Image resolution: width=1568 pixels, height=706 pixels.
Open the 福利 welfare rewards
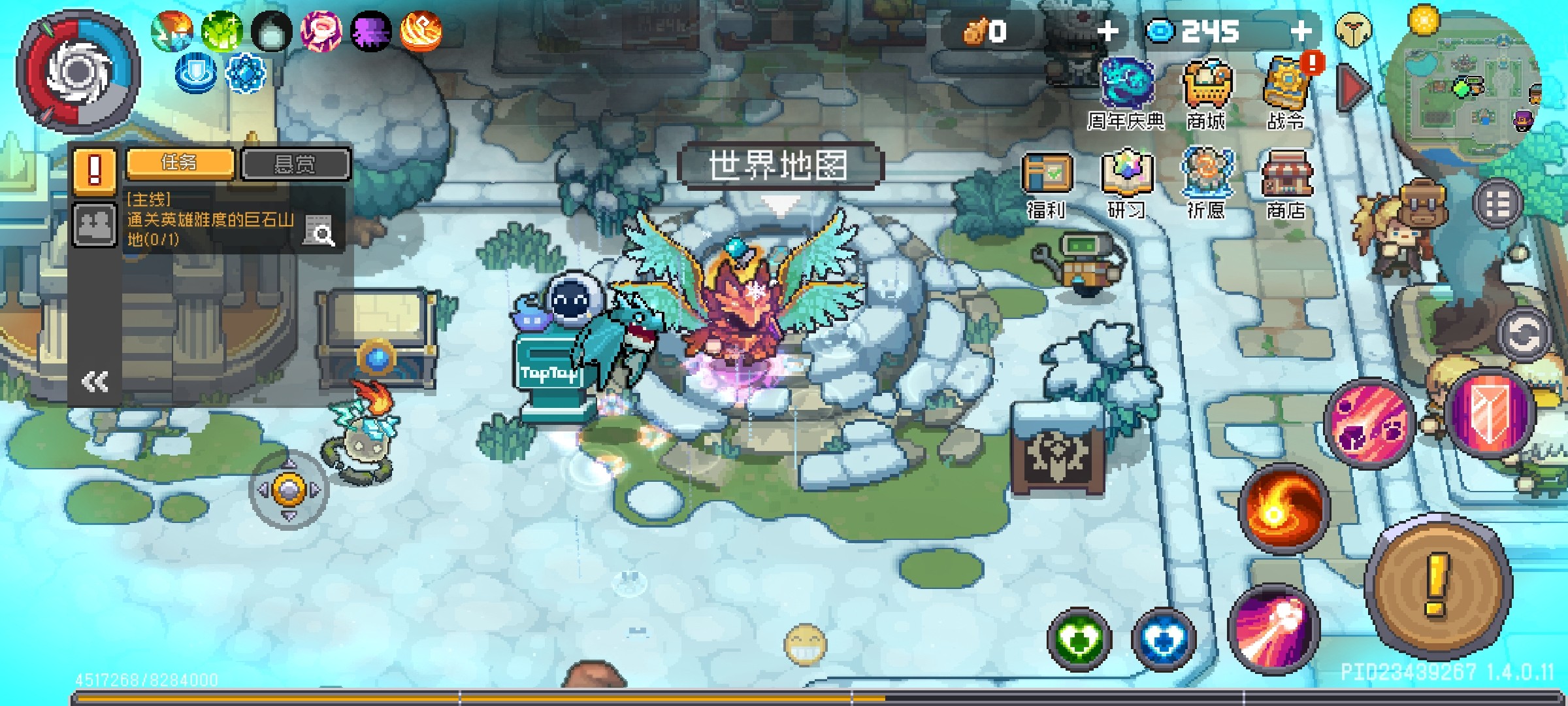tap(1047, 184)
